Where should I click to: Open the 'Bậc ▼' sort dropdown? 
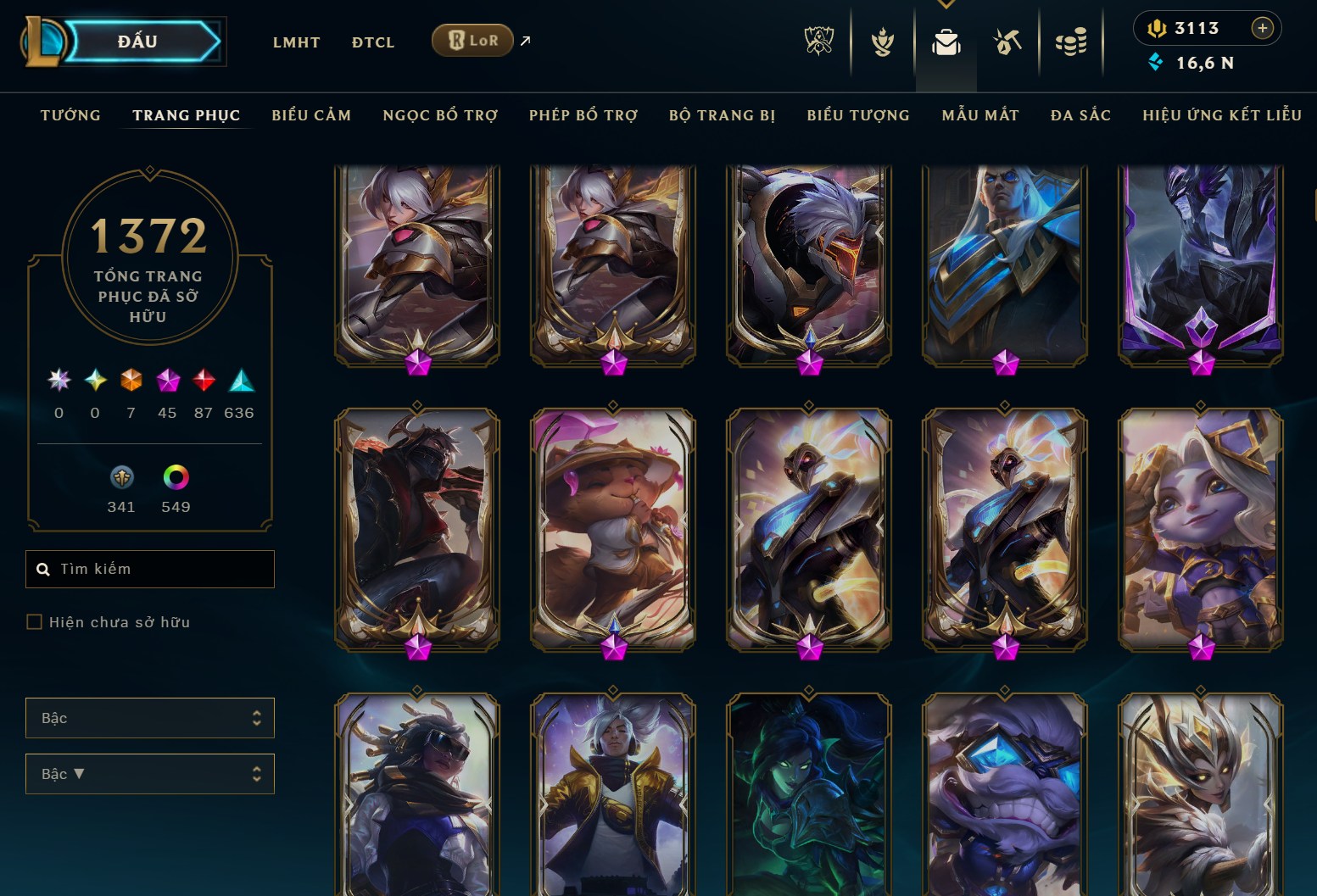tap(149, 774)
